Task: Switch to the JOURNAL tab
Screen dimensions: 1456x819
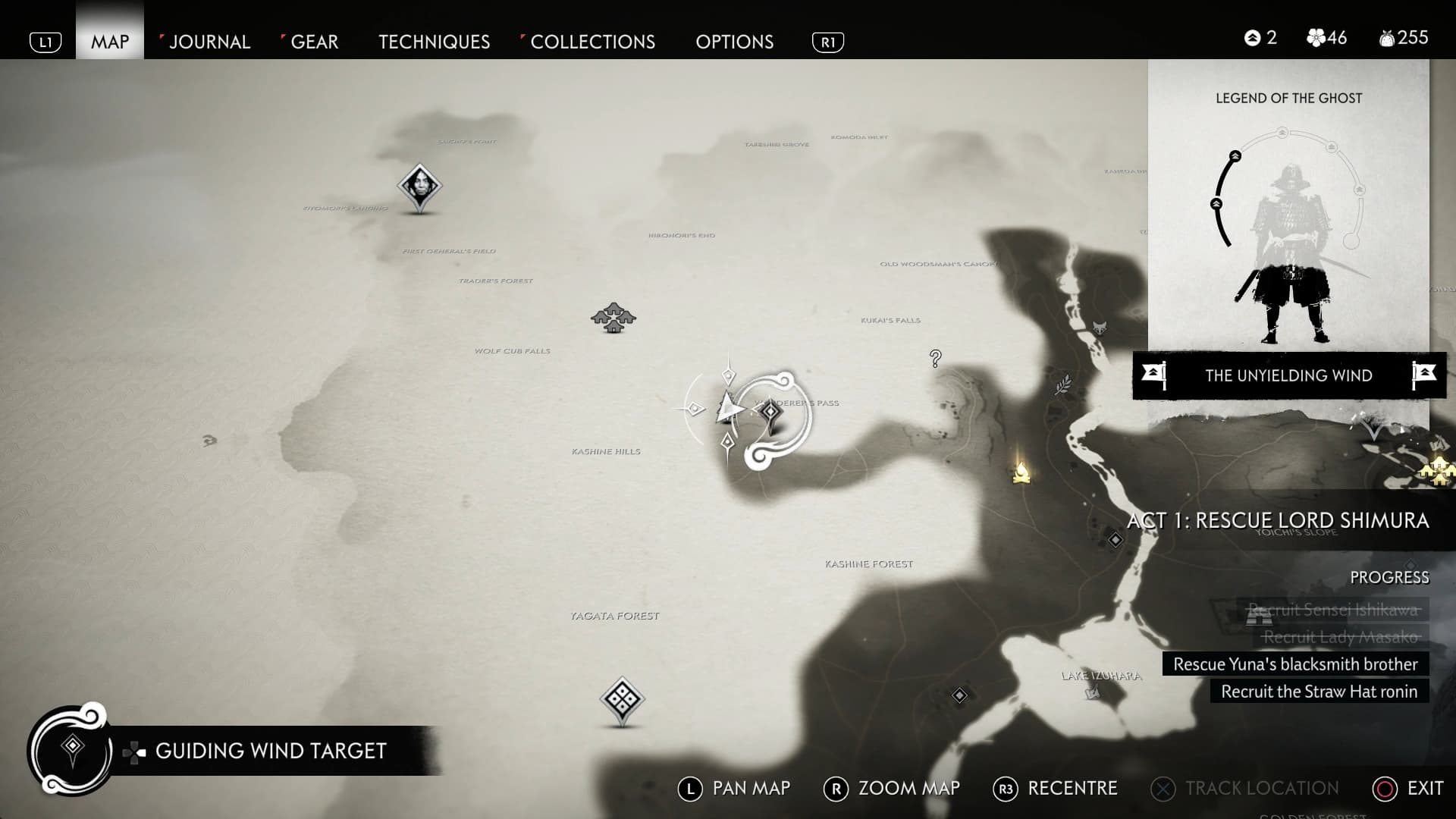Action: 209,42
